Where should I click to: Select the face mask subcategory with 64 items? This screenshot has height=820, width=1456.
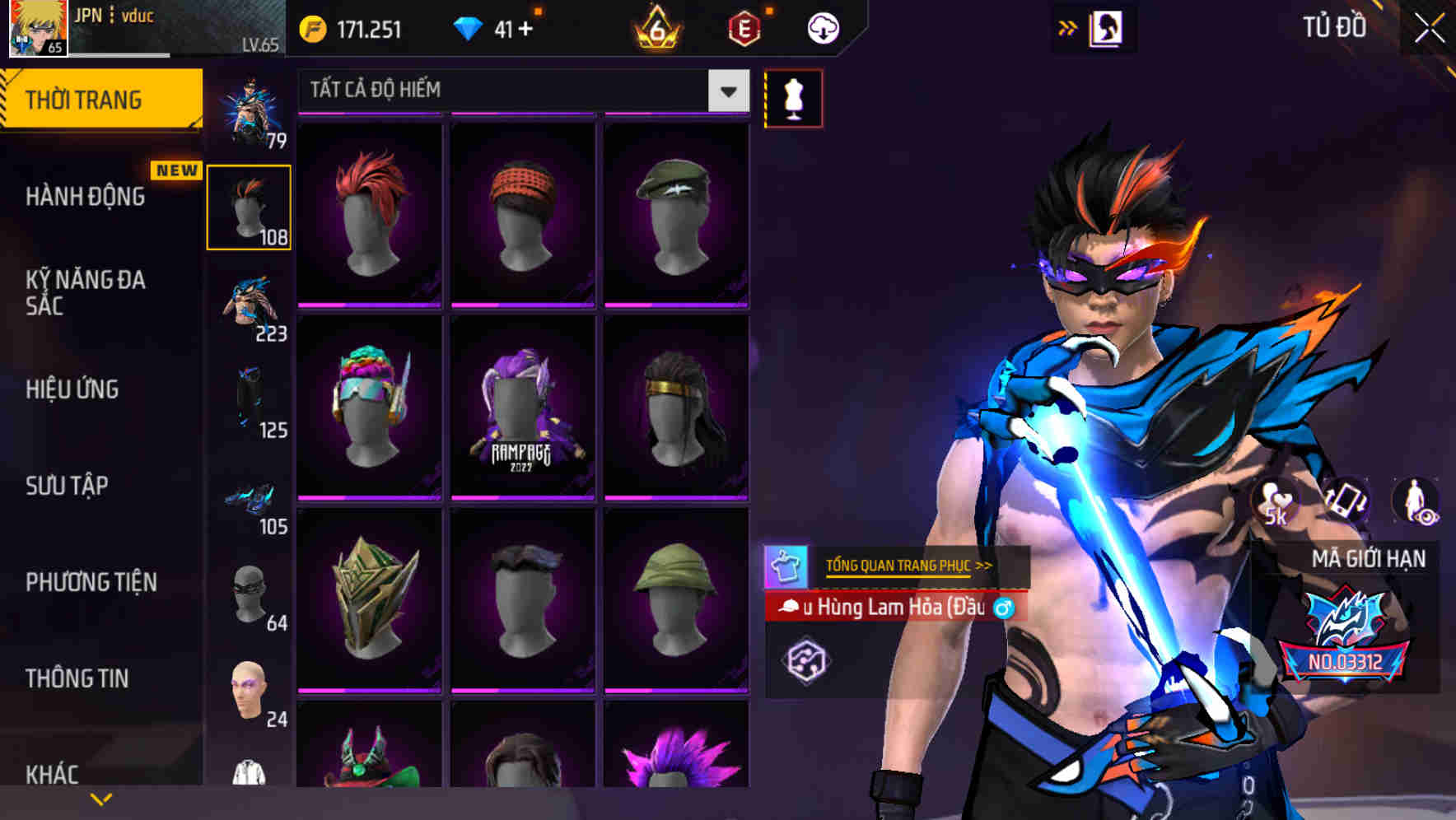click(250, 597)
